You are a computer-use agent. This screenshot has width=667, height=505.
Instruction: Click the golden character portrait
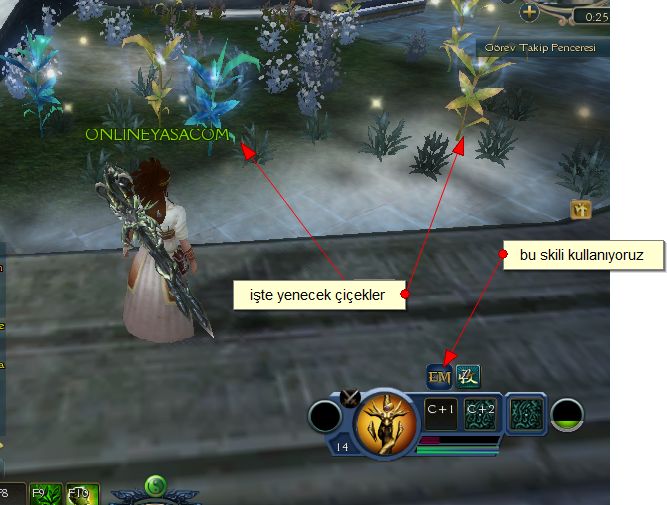tap(385, 418)
